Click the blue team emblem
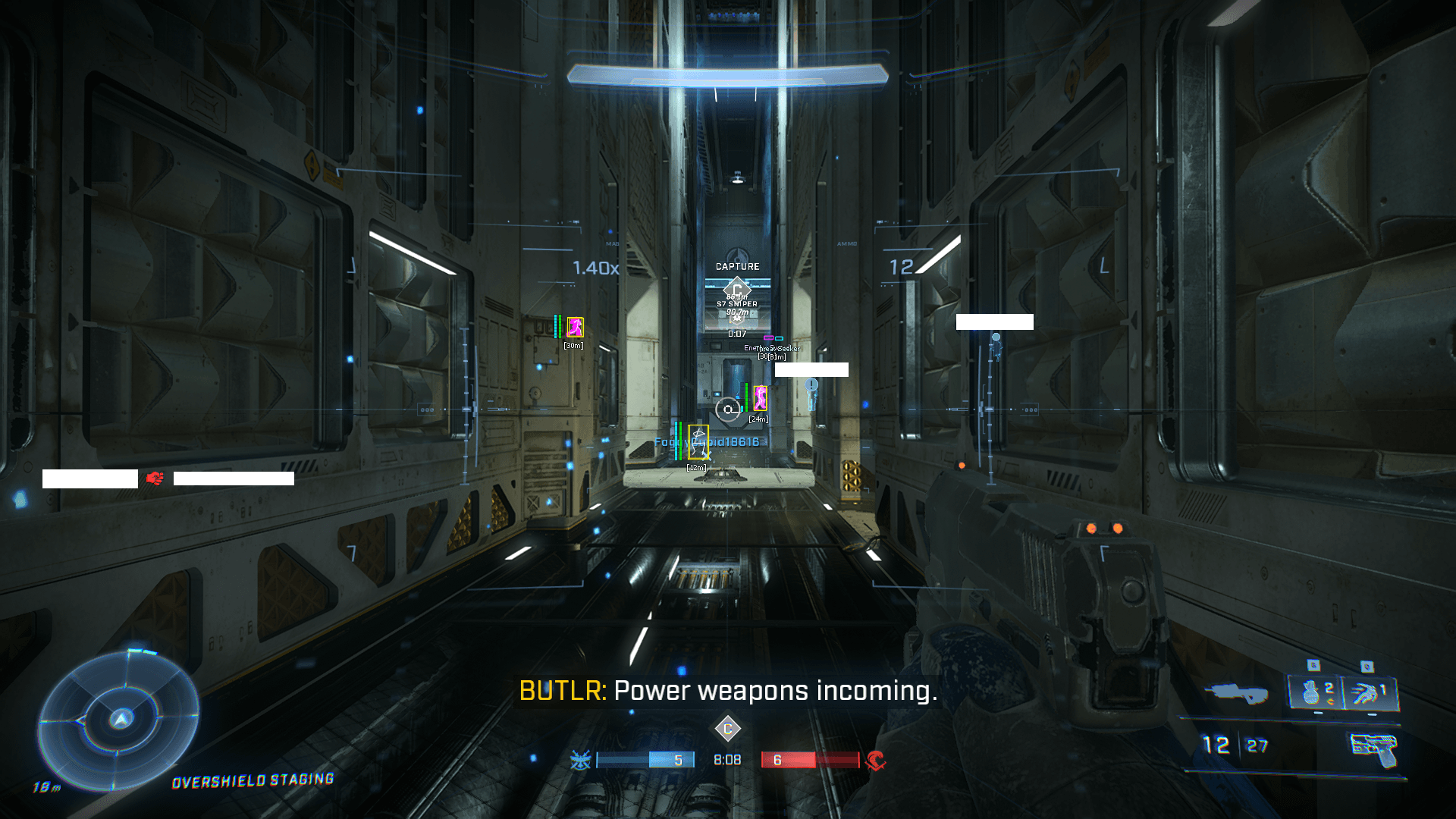Viewport: 1456px width, 819px height. pyautogui.click(x=581, y=760)
